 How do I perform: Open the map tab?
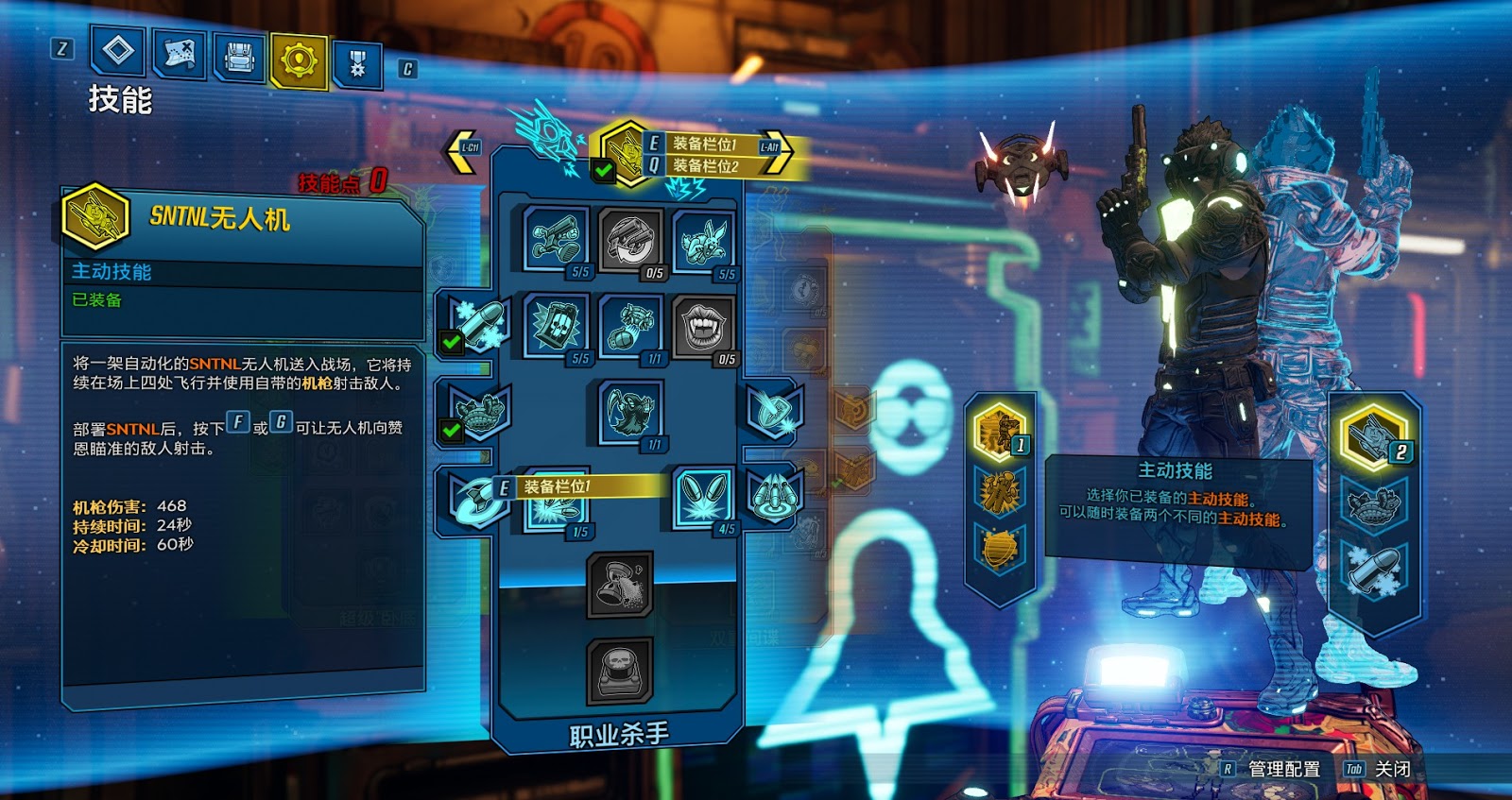point(180,54)
